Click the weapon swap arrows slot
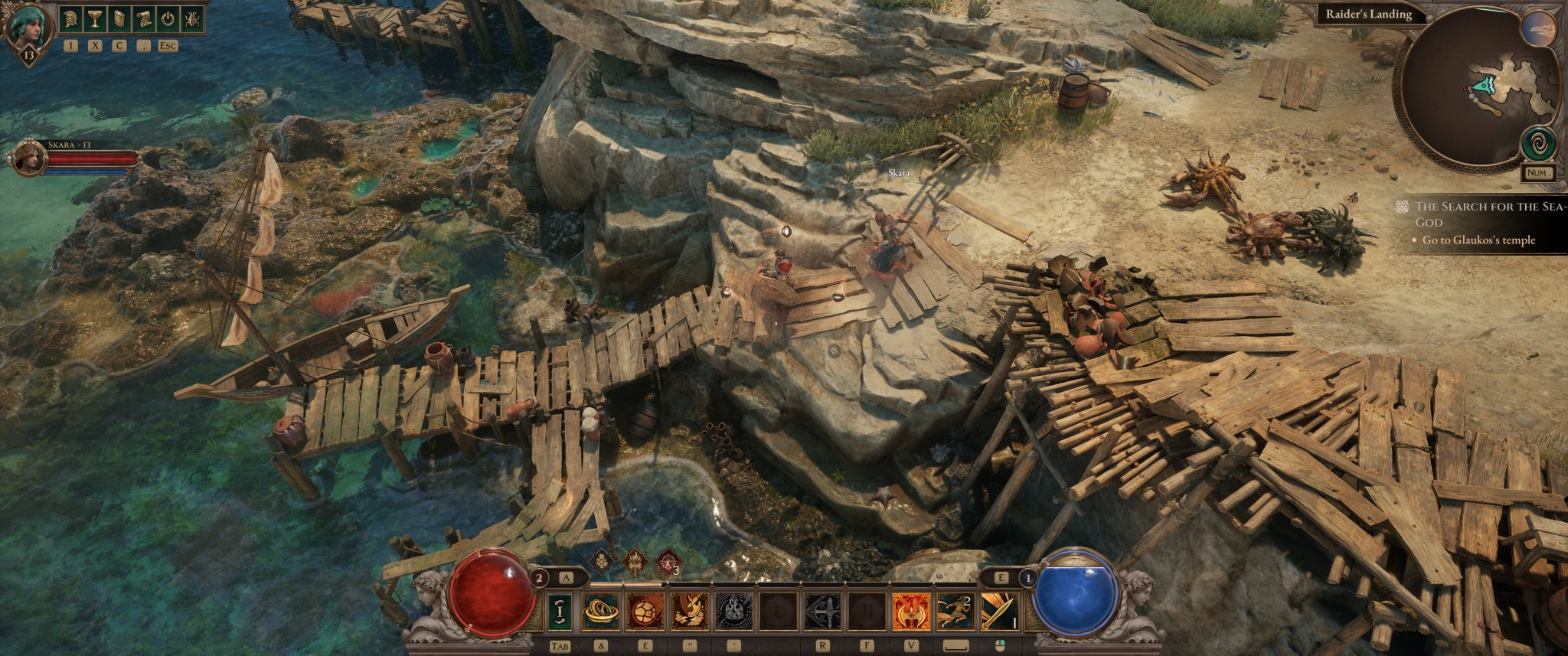Image resolution: width=1568 pixels, height=656 pixels. (560, 611)
